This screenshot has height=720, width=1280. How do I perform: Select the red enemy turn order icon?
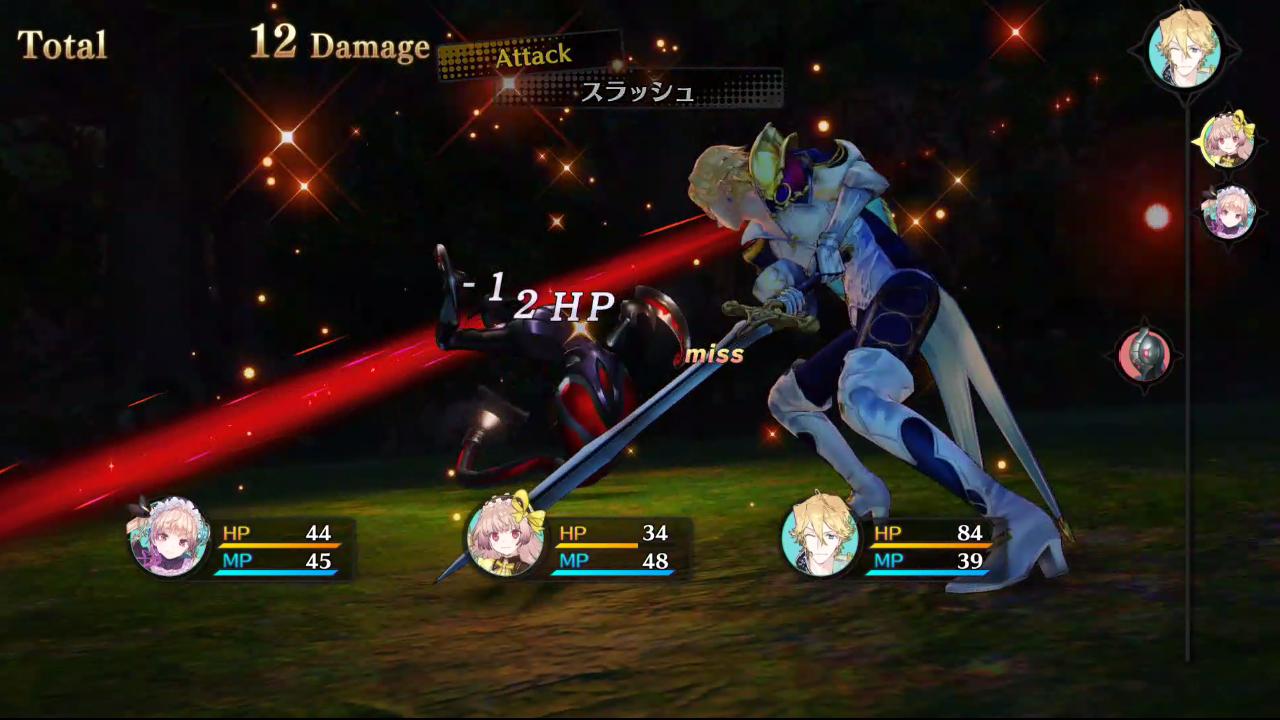(1144, 356)
